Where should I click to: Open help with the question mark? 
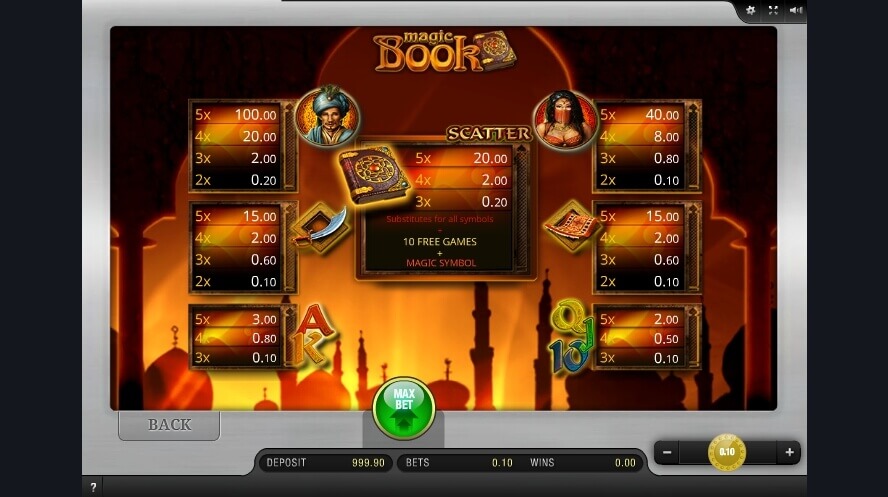(93, 487)
